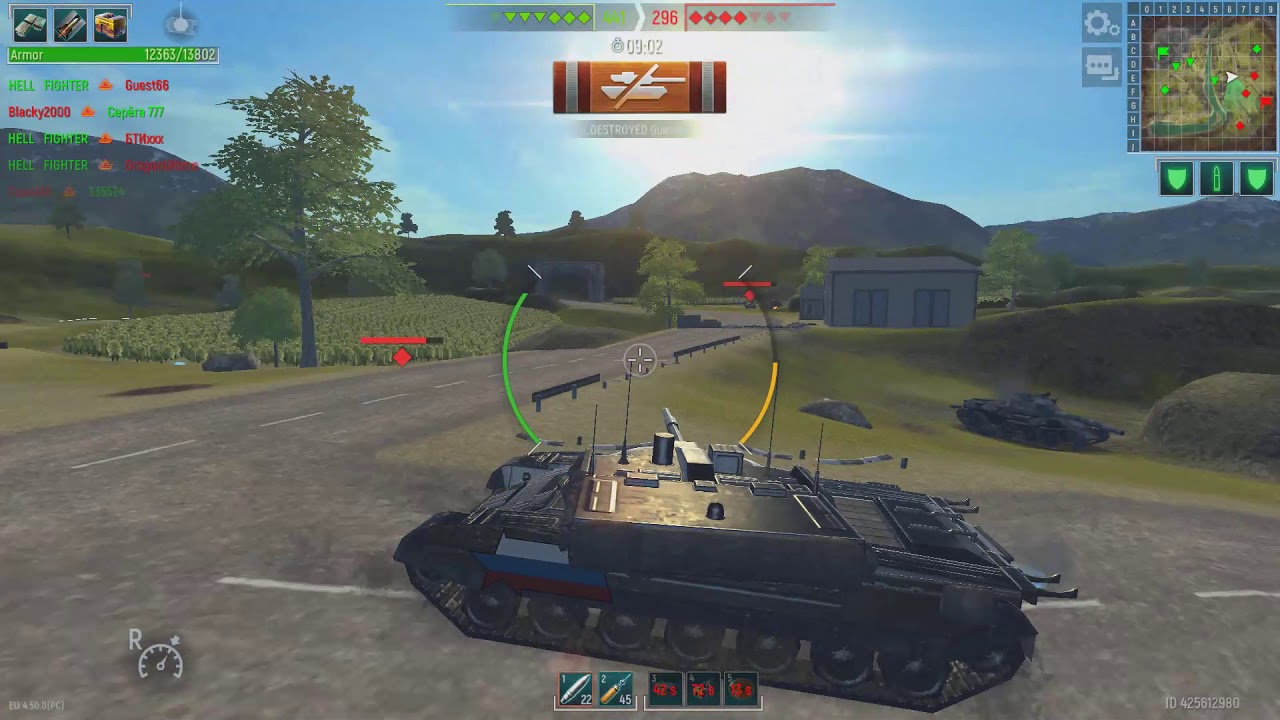
Task: Click the armor plates equipment icon
Action: (x=30, y=24)
